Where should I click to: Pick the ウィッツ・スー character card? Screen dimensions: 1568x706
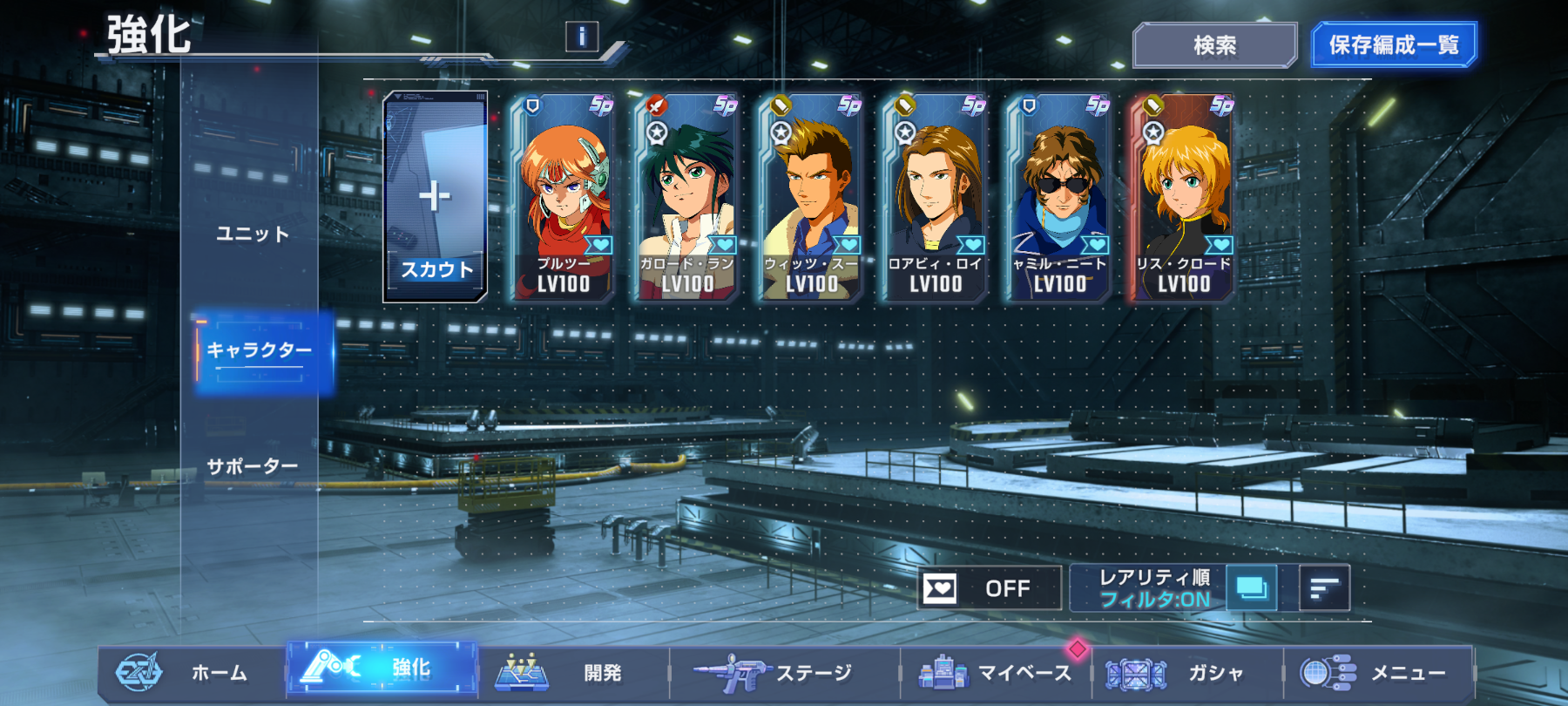pos(811,198)
